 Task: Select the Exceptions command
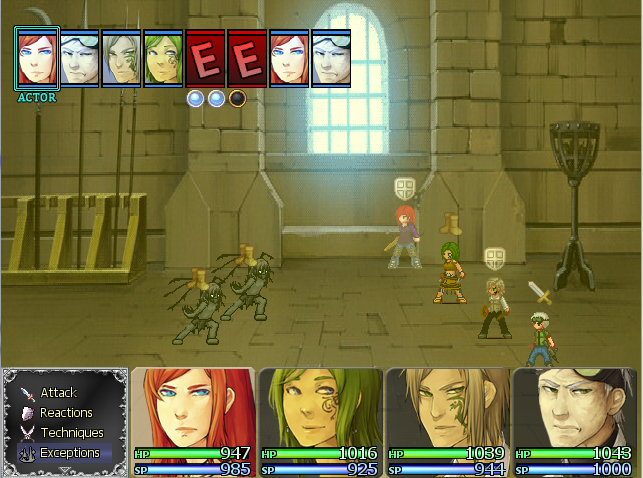pos(69,453)
